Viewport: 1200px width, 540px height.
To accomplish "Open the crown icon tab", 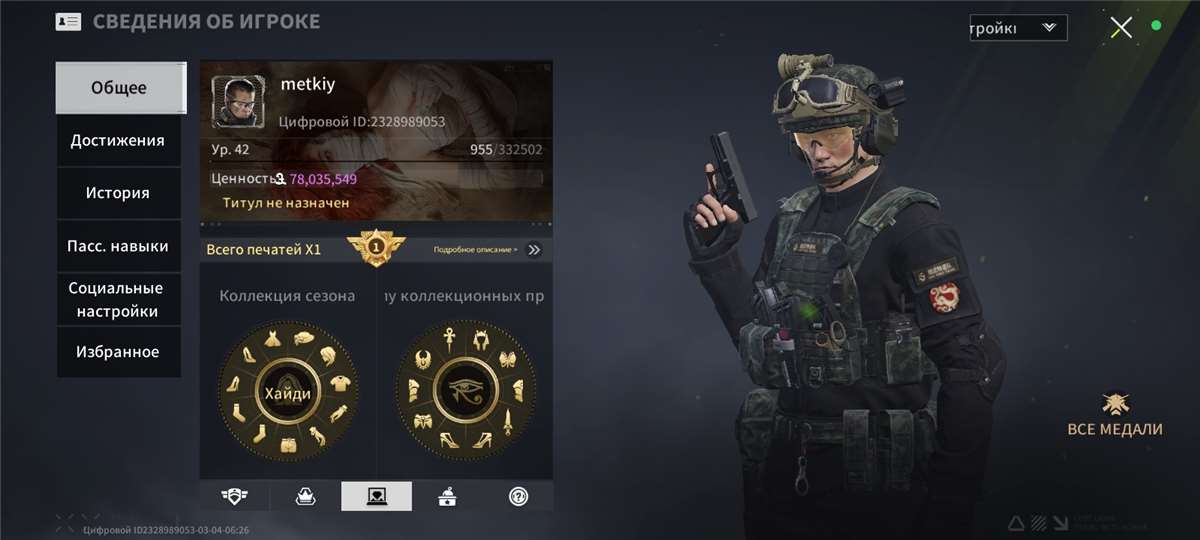I will [305, 496].
